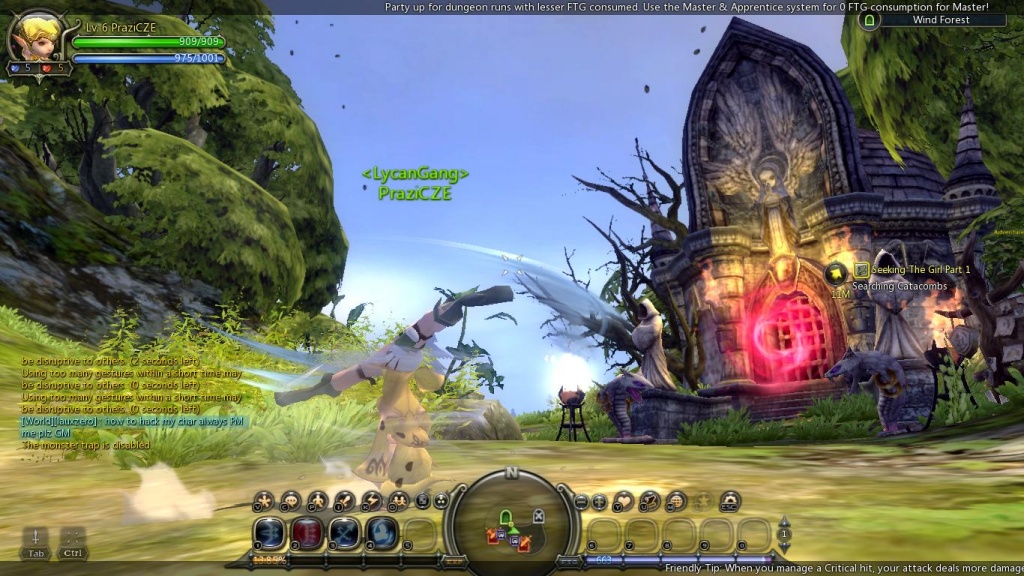This screenshot has width=1024, height=576.
Task: Switch hotbar page with the up arrow
Action: pos(784,522)
